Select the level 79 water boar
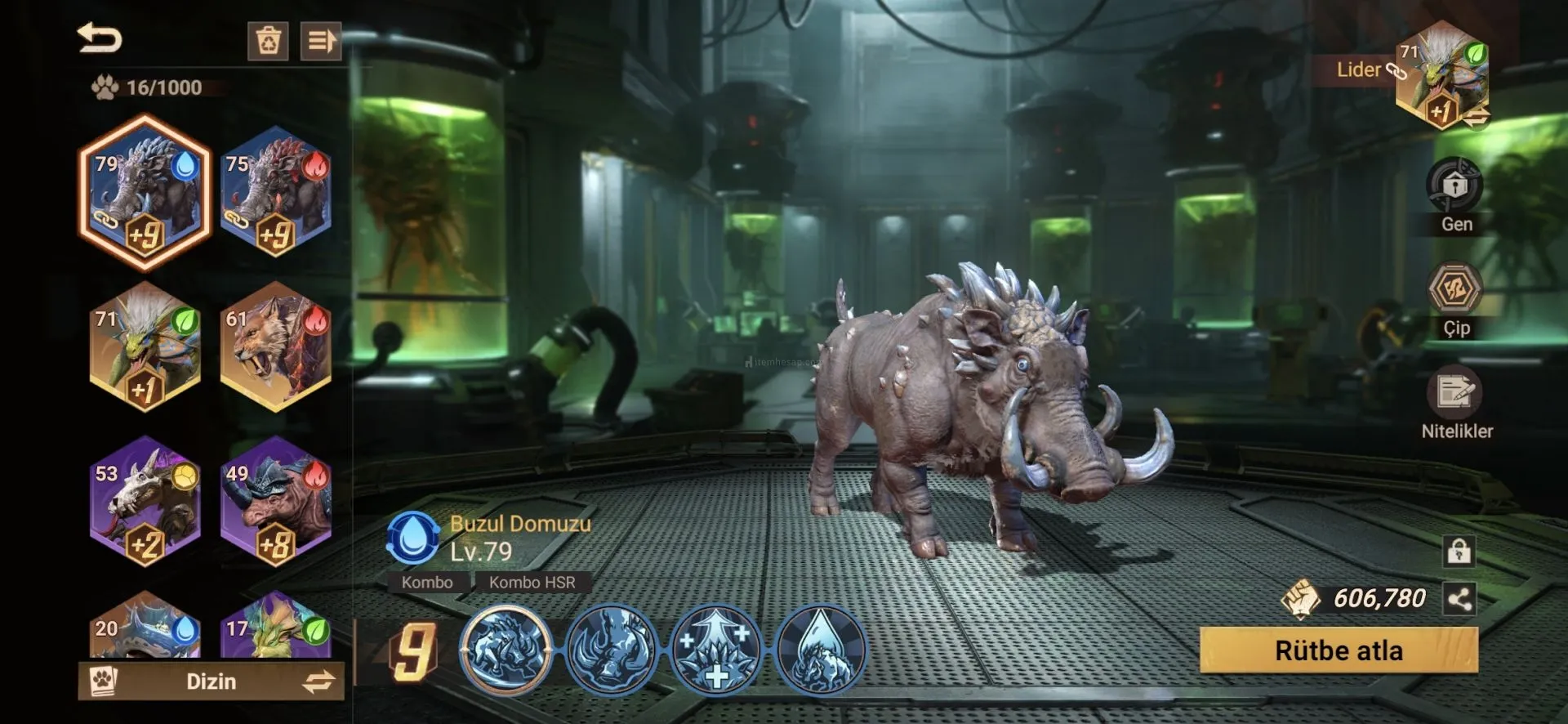 pyautogui.click(x=145, y=194)
